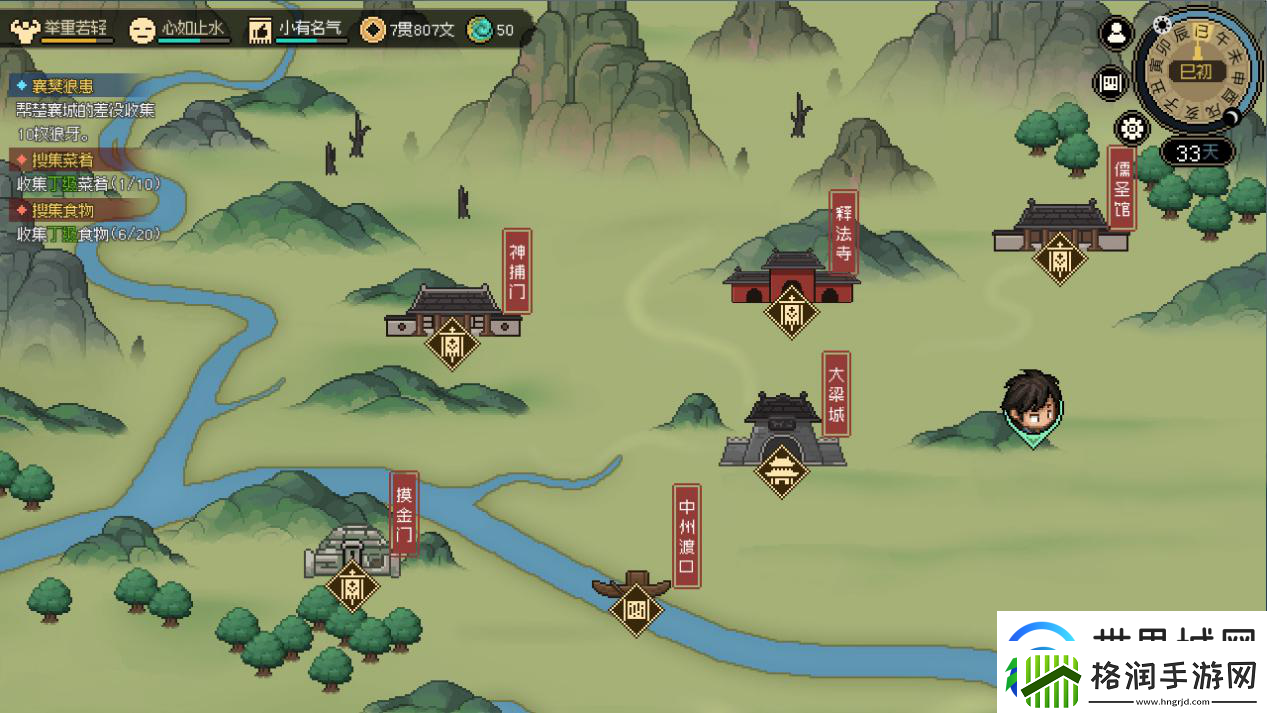Select the 搜集菜肴 quest entry
This screenshot has height=713, width=1267.
click(x=62, y=160)
